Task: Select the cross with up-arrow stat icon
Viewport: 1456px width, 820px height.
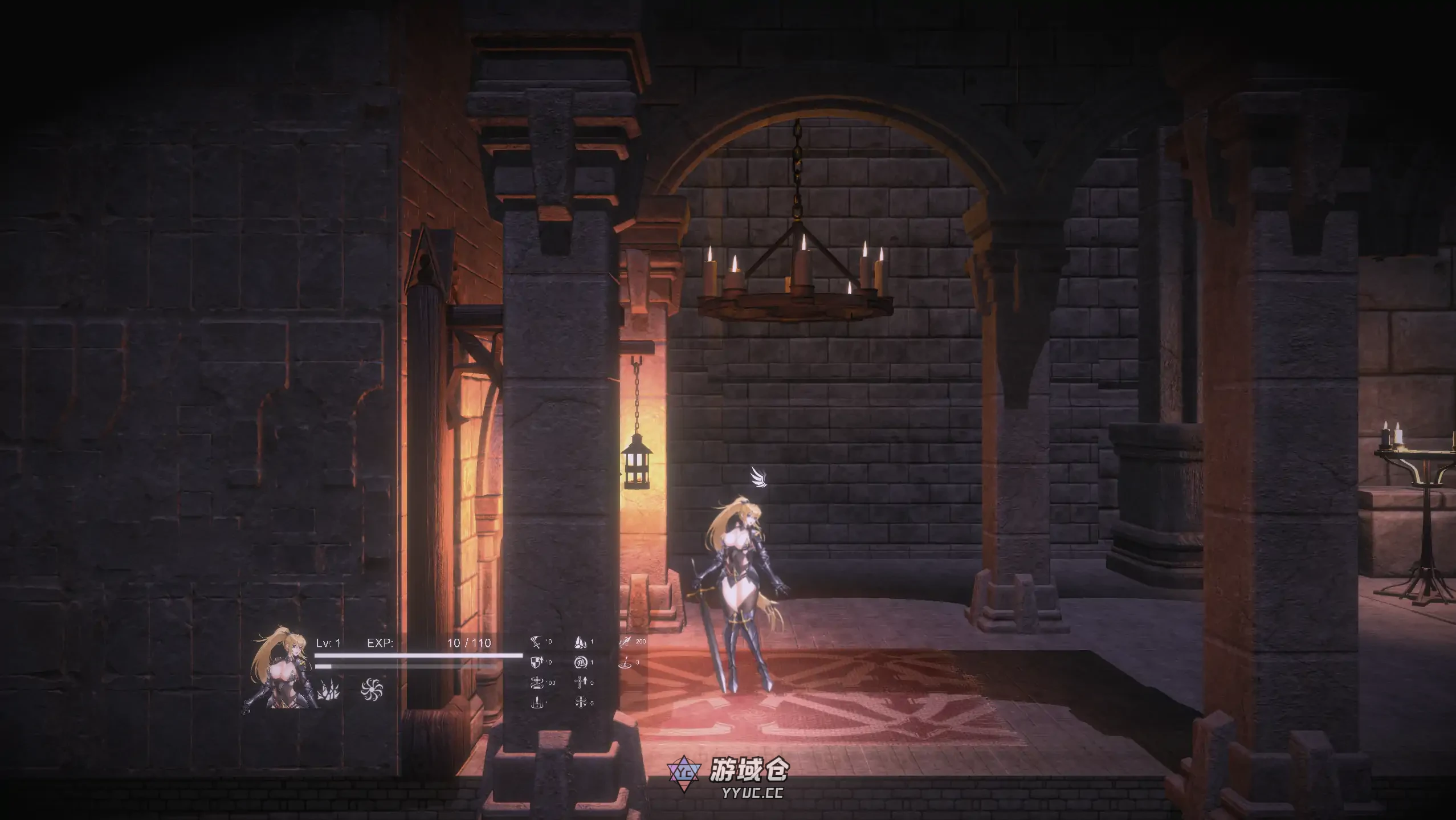Action: [581, 682]
